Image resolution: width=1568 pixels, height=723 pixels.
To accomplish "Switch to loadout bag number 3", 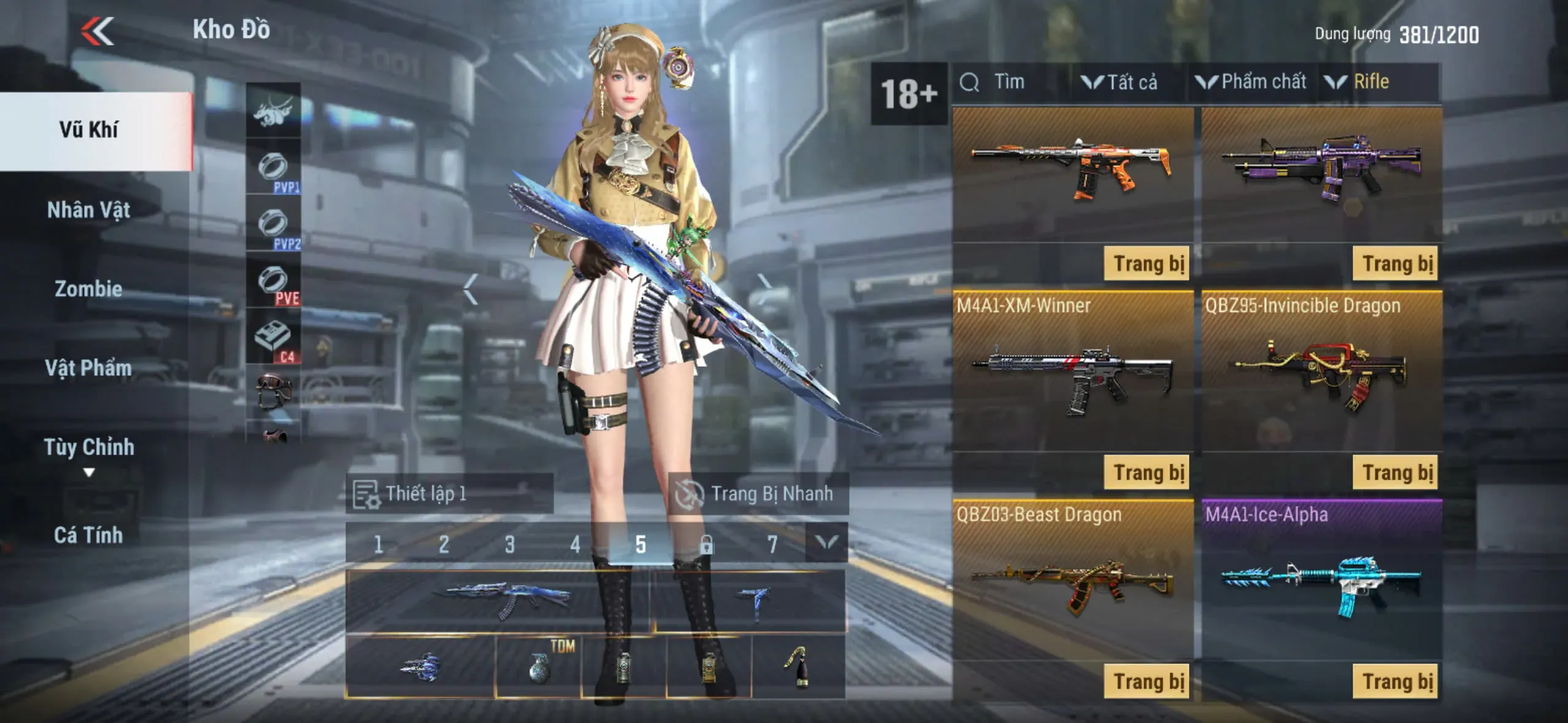I will [x=509, y=544].
